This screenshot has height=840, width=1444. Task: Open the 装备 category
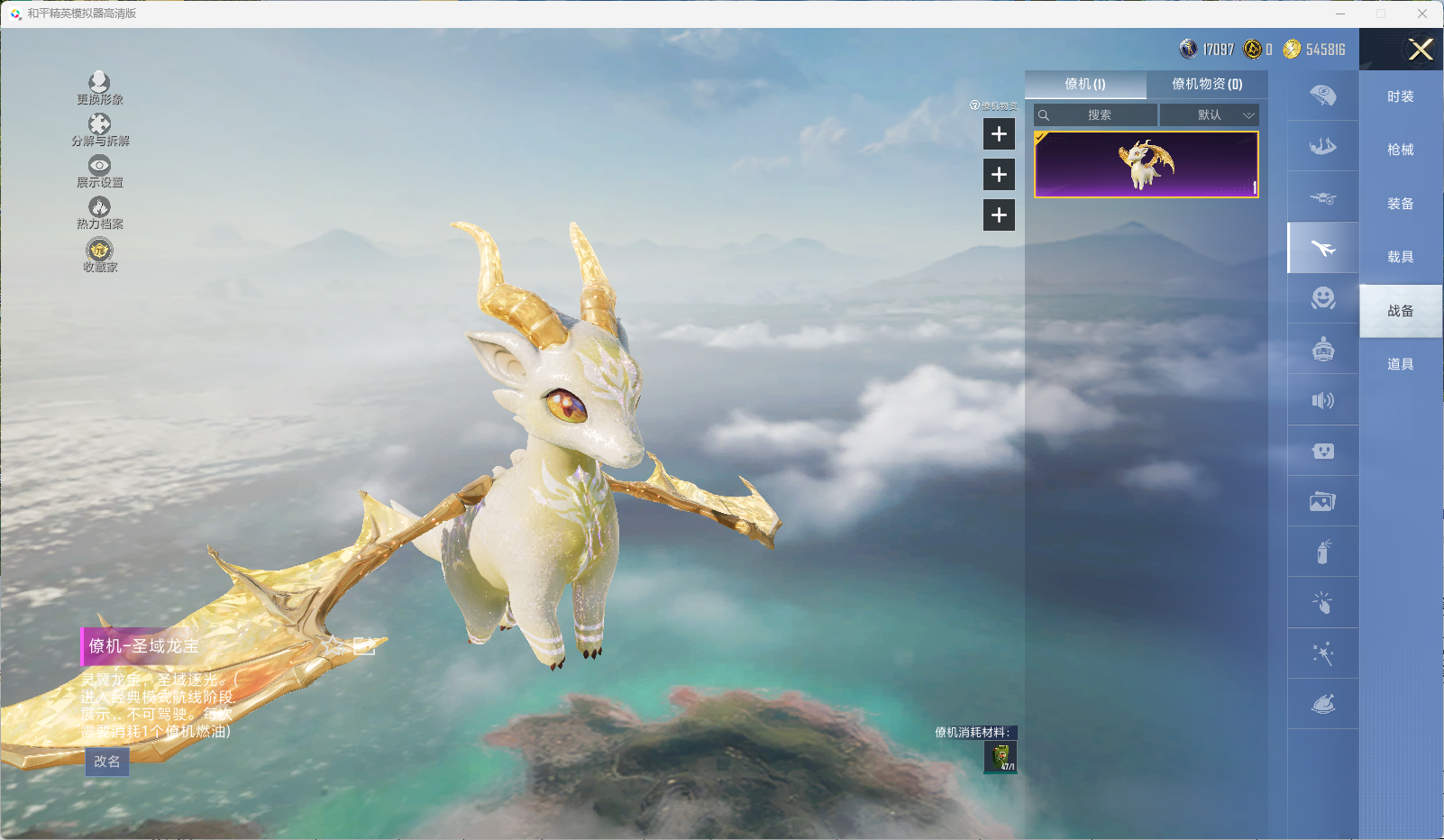coord(1400,204)
